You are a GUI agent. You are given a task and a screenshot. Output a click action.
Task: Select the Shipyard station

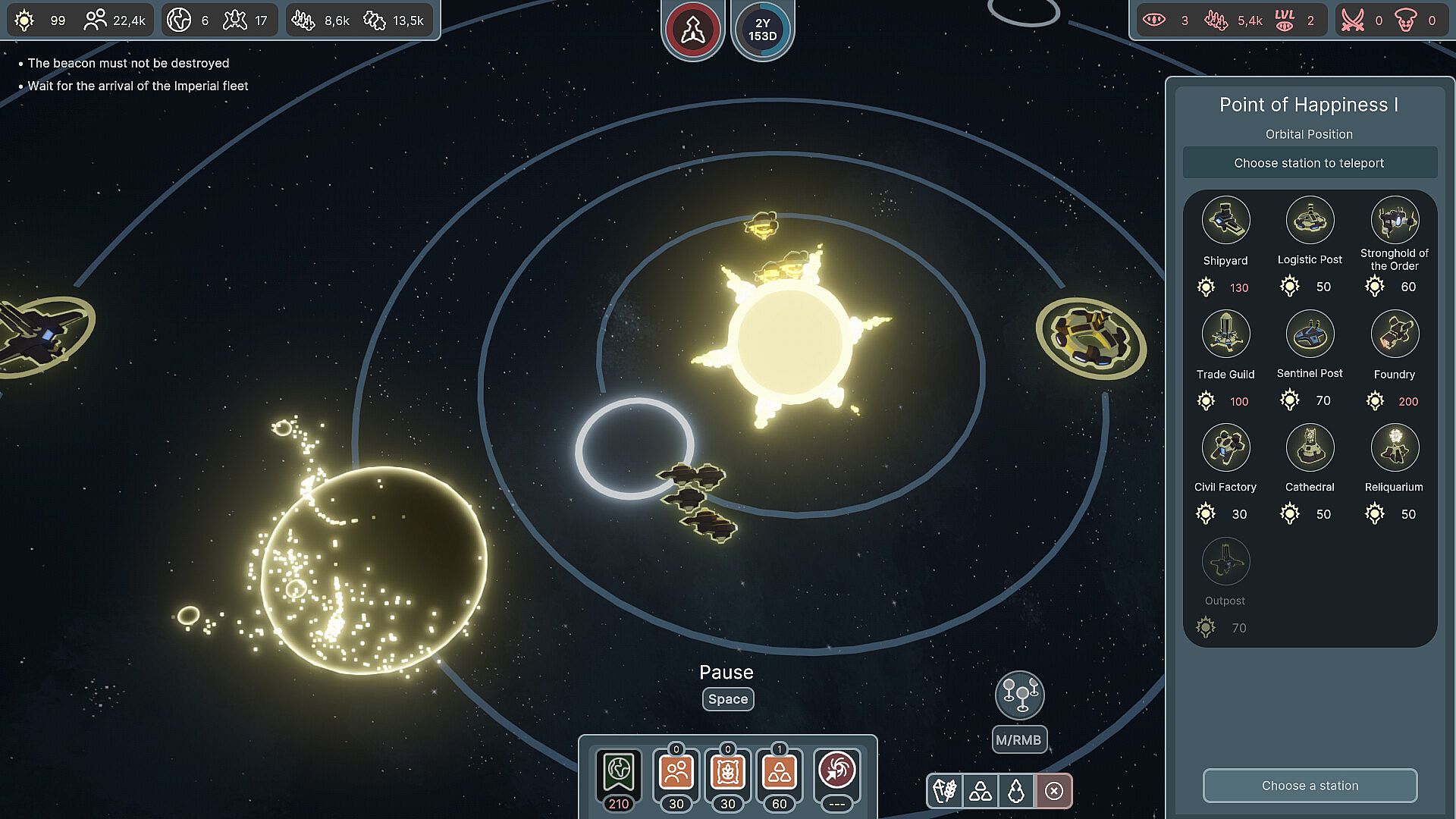[1225, 221]
